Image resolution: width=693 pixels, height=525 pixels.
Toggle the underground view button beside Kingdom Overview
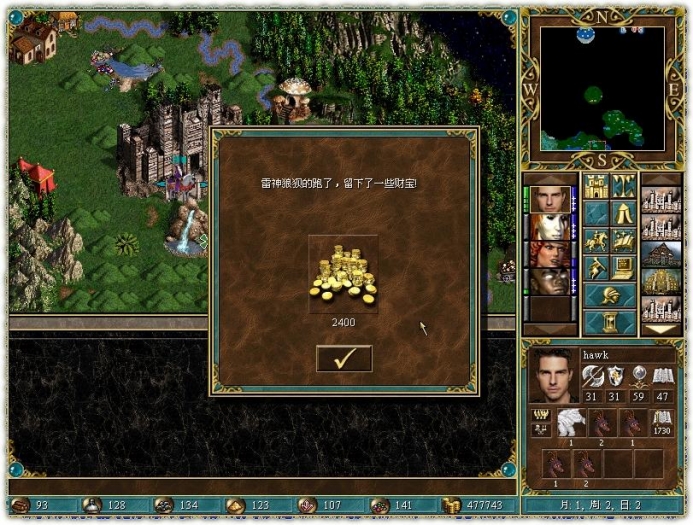pyautogui.click(x=623, y=187)
